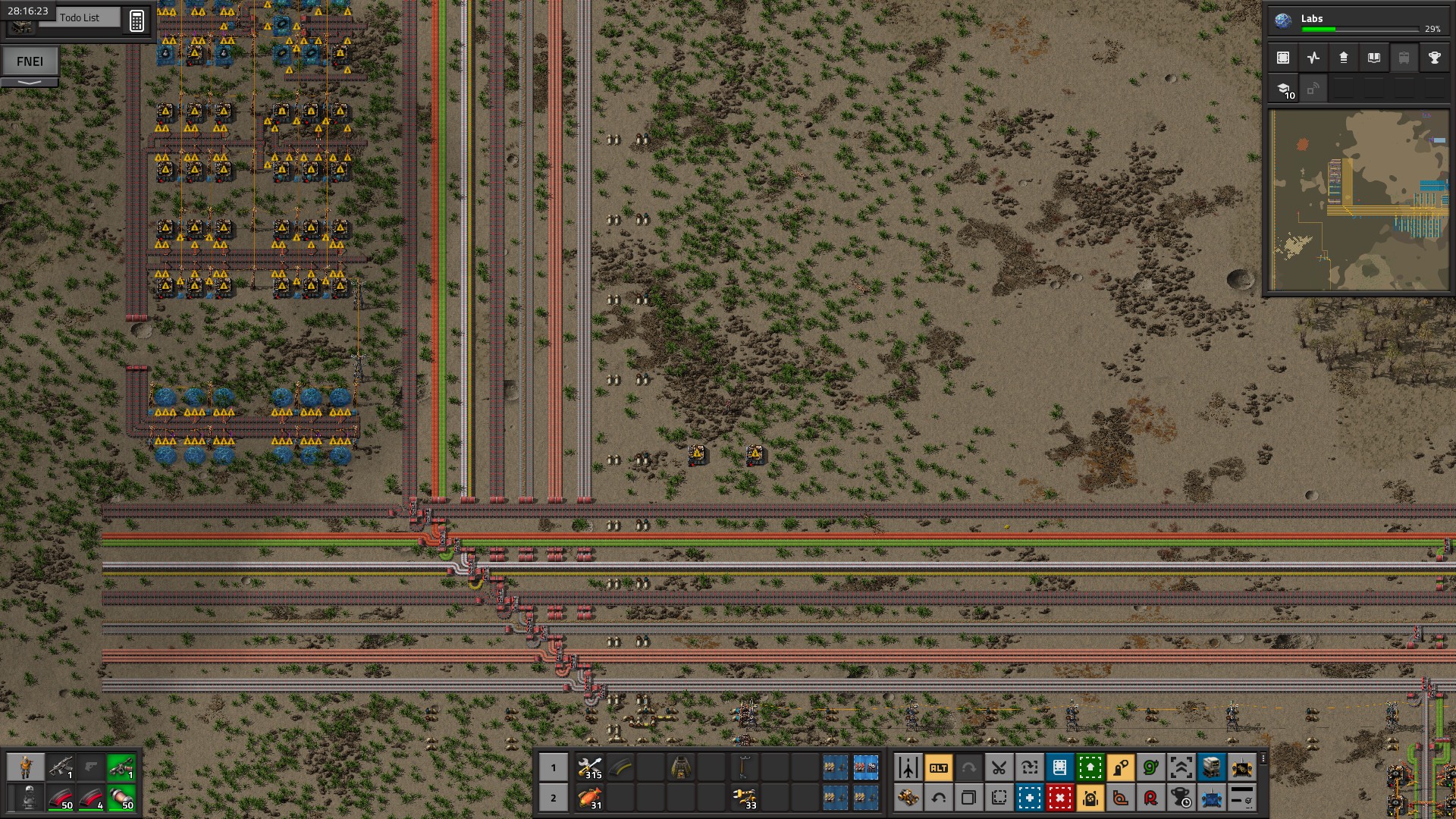Click the undo arrow shortcut
Viewport: 1456px width, 819px height.
click(938, 798)
